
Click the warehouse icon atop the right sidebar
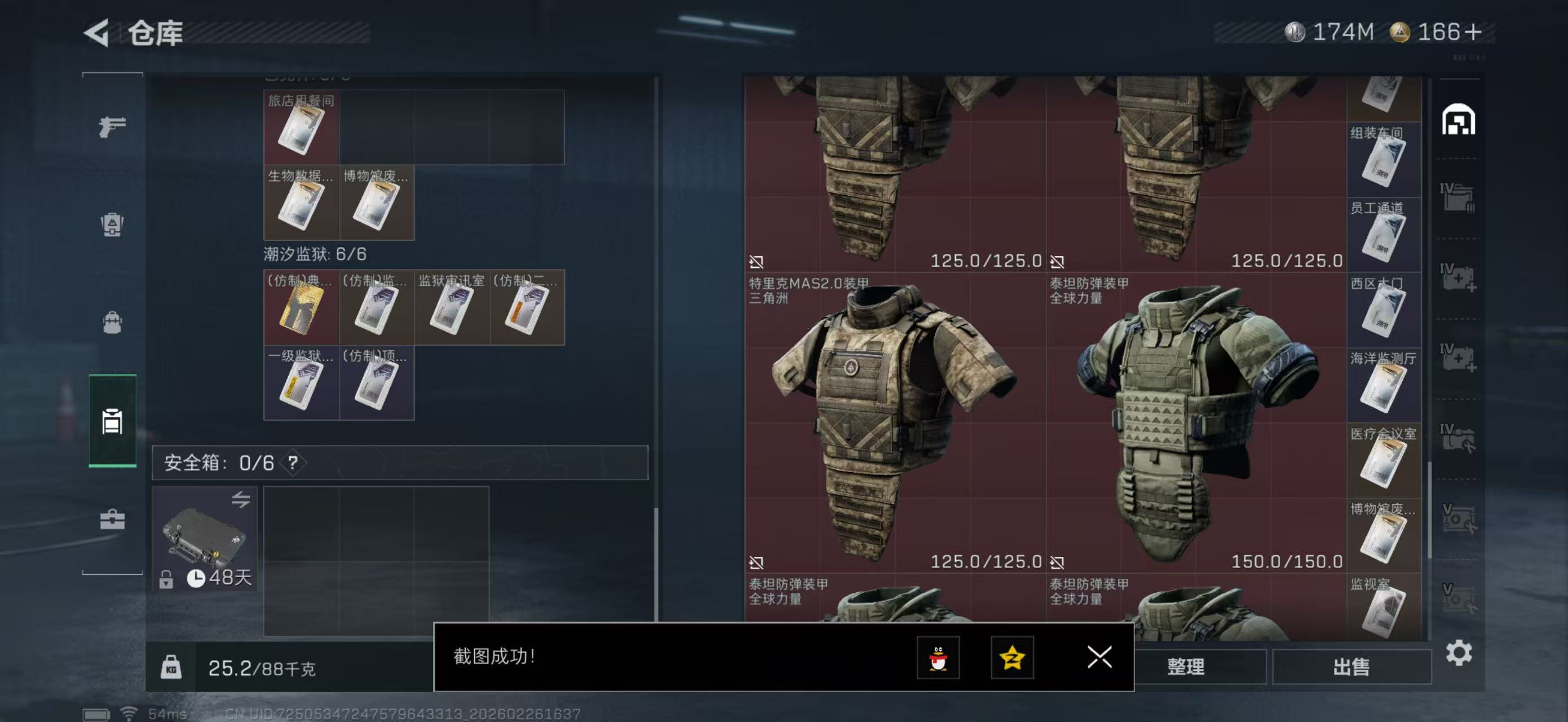tap(1460, 121)
